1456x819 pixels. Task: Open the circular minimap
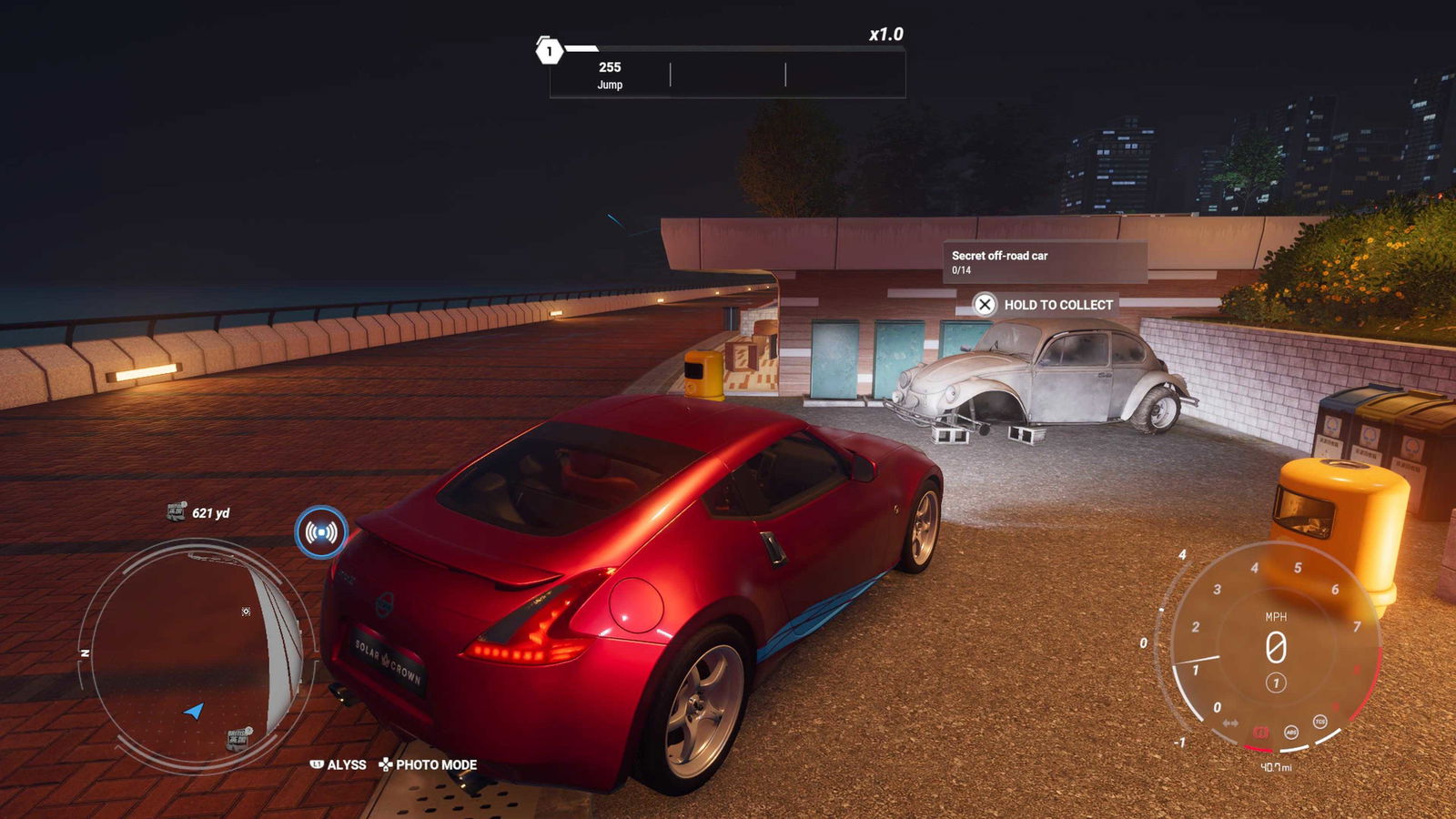196,651
